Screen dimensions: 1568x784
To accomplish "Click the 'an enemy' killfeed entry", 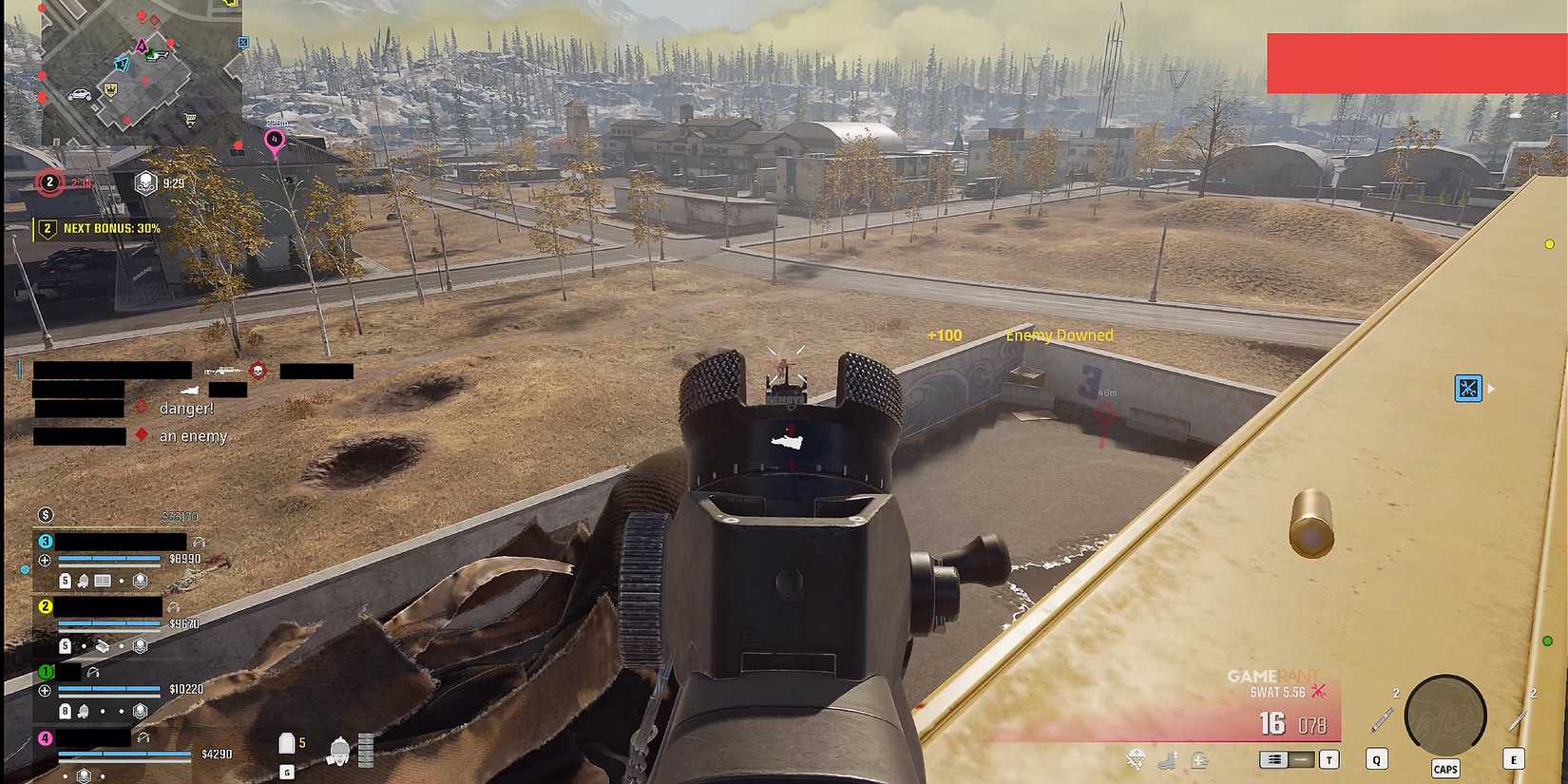I will click(x=193, y=435).
